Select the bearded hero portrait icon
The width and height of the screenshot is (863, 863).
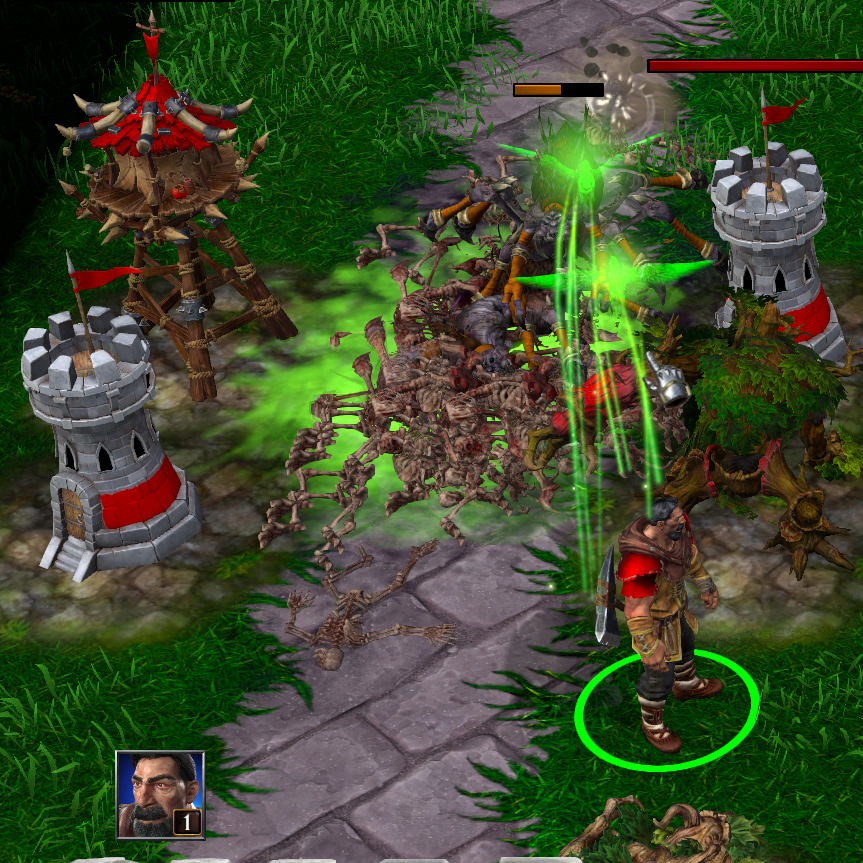160,794
